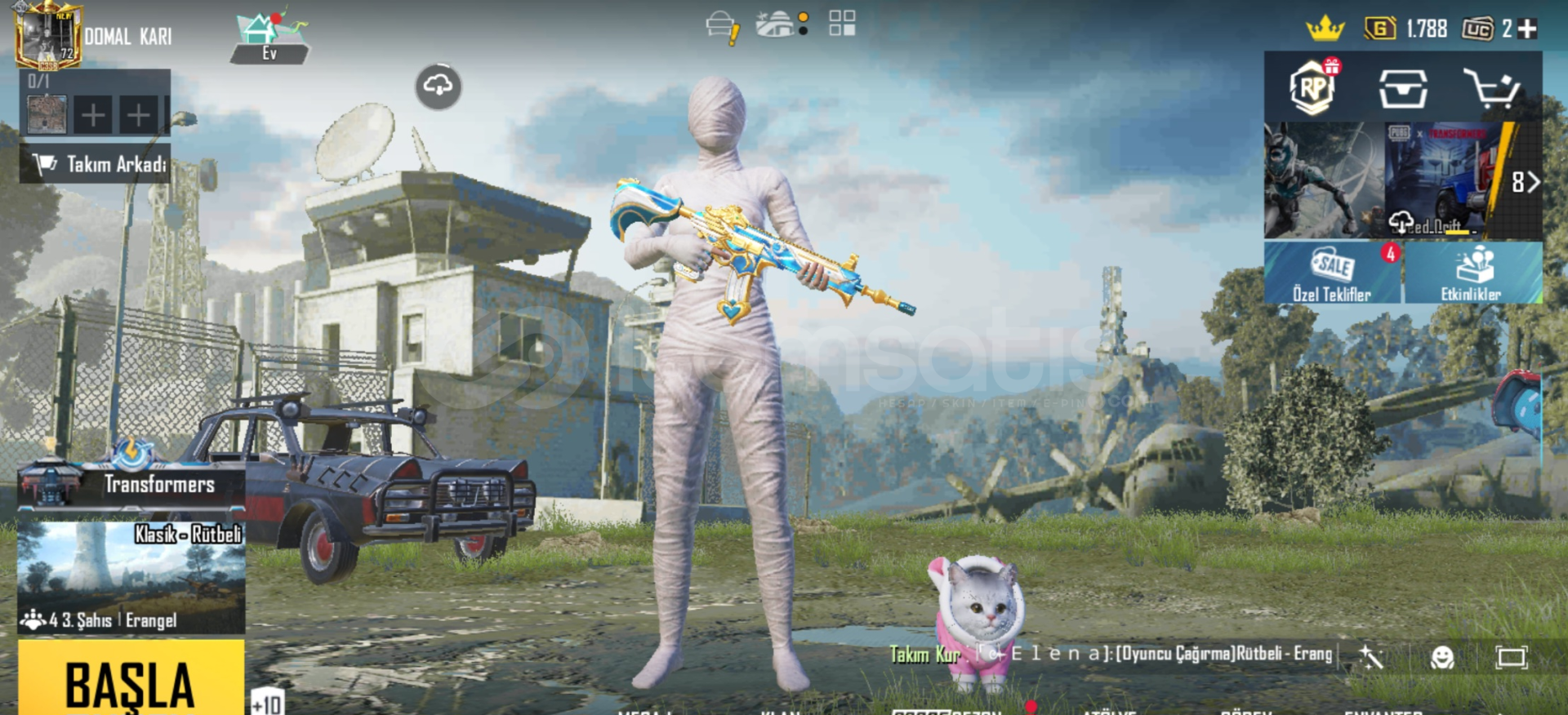Open the grid layout selector icon top center

click(x=841, y=23)
